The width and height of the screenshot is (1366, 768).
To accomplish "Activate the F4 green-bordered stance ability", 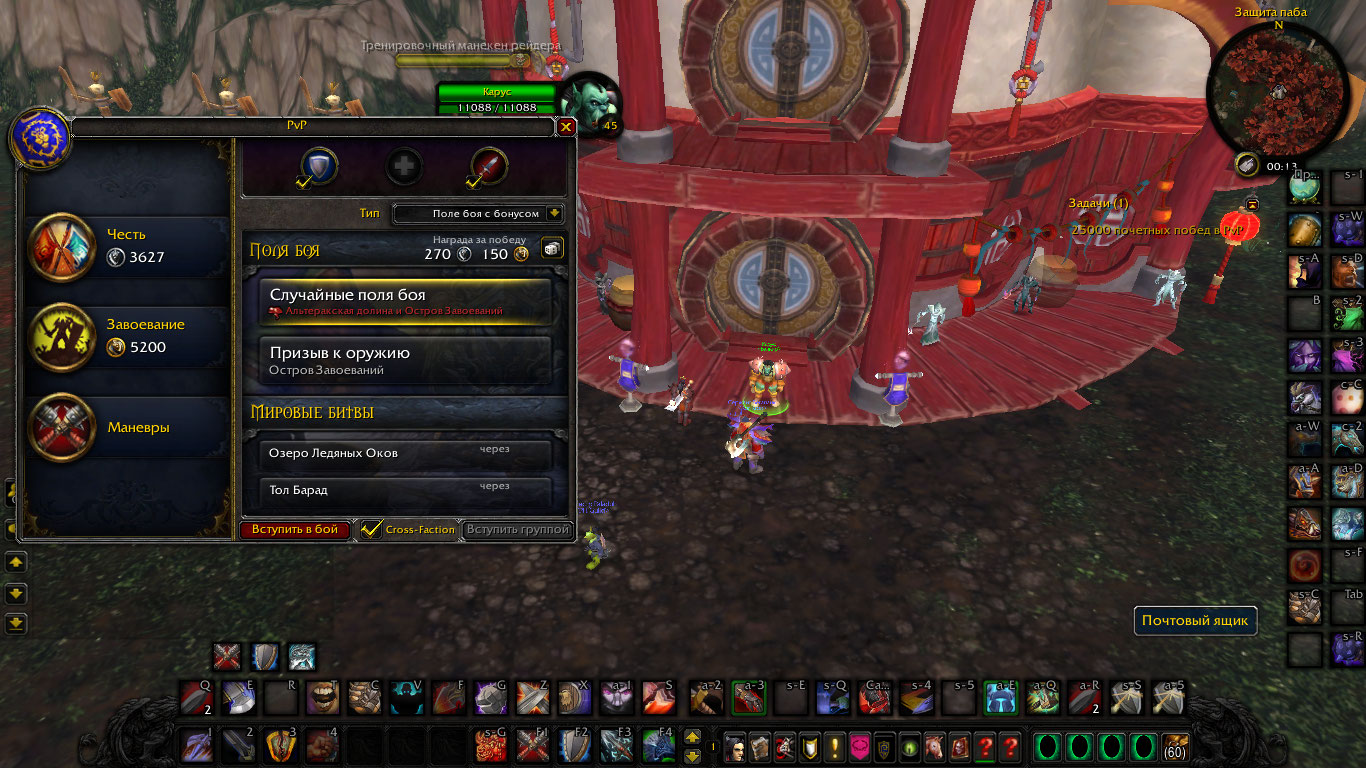I will 657,746.
